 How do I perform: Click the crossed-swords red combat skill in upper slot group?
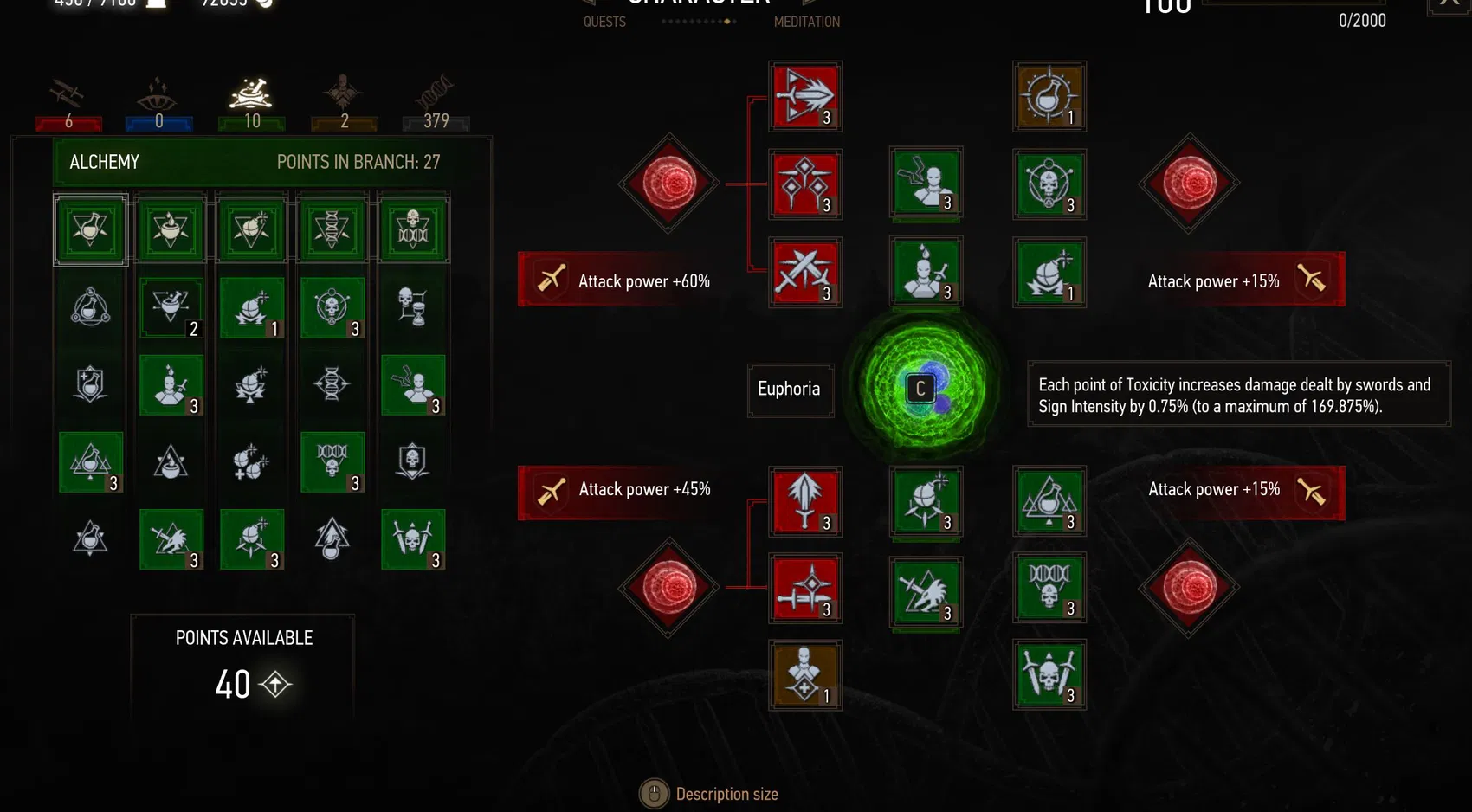(x=804, y=274)
